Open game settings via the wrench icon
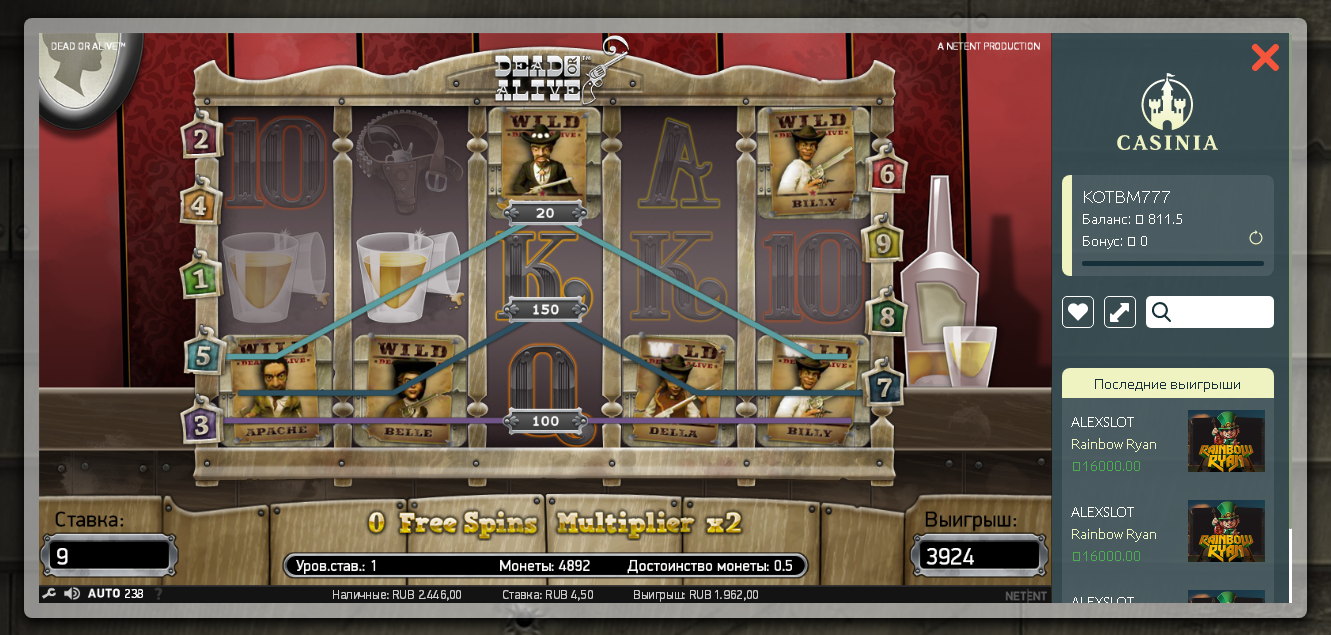The image size is (1331, 635). point(49,594)
